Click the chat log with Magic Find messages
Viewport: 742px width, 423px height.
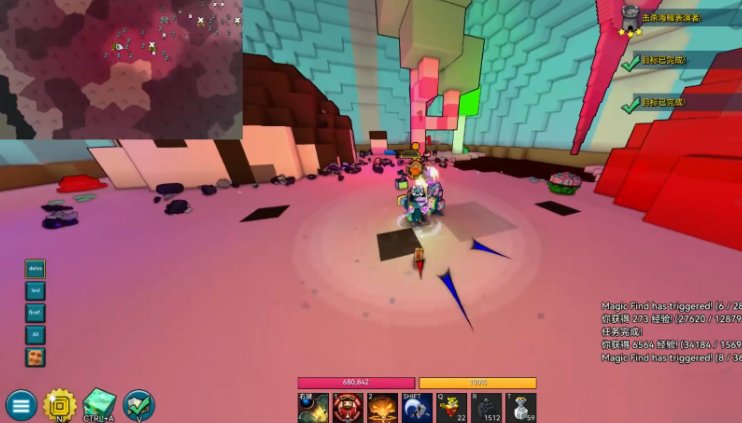pyautogui.click(x=671, y=330)
